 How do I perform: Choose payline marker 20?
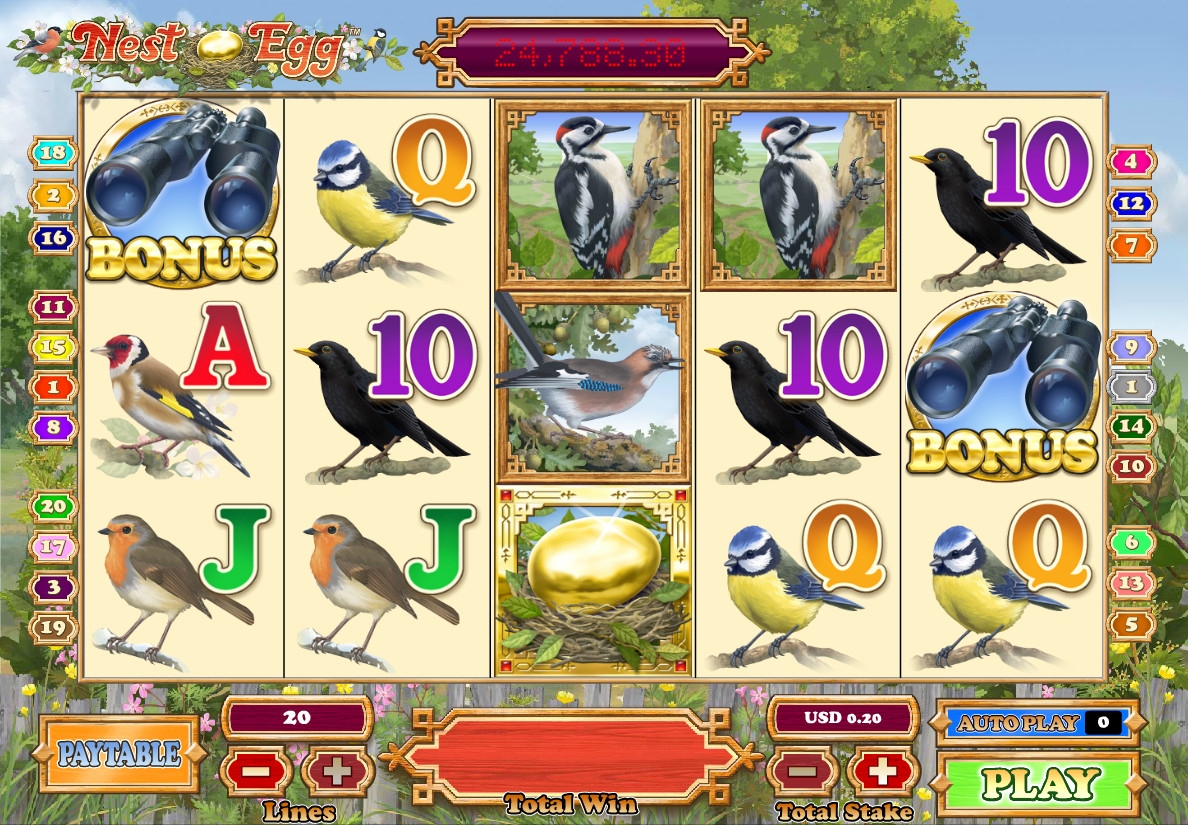[x=53, y=506]
